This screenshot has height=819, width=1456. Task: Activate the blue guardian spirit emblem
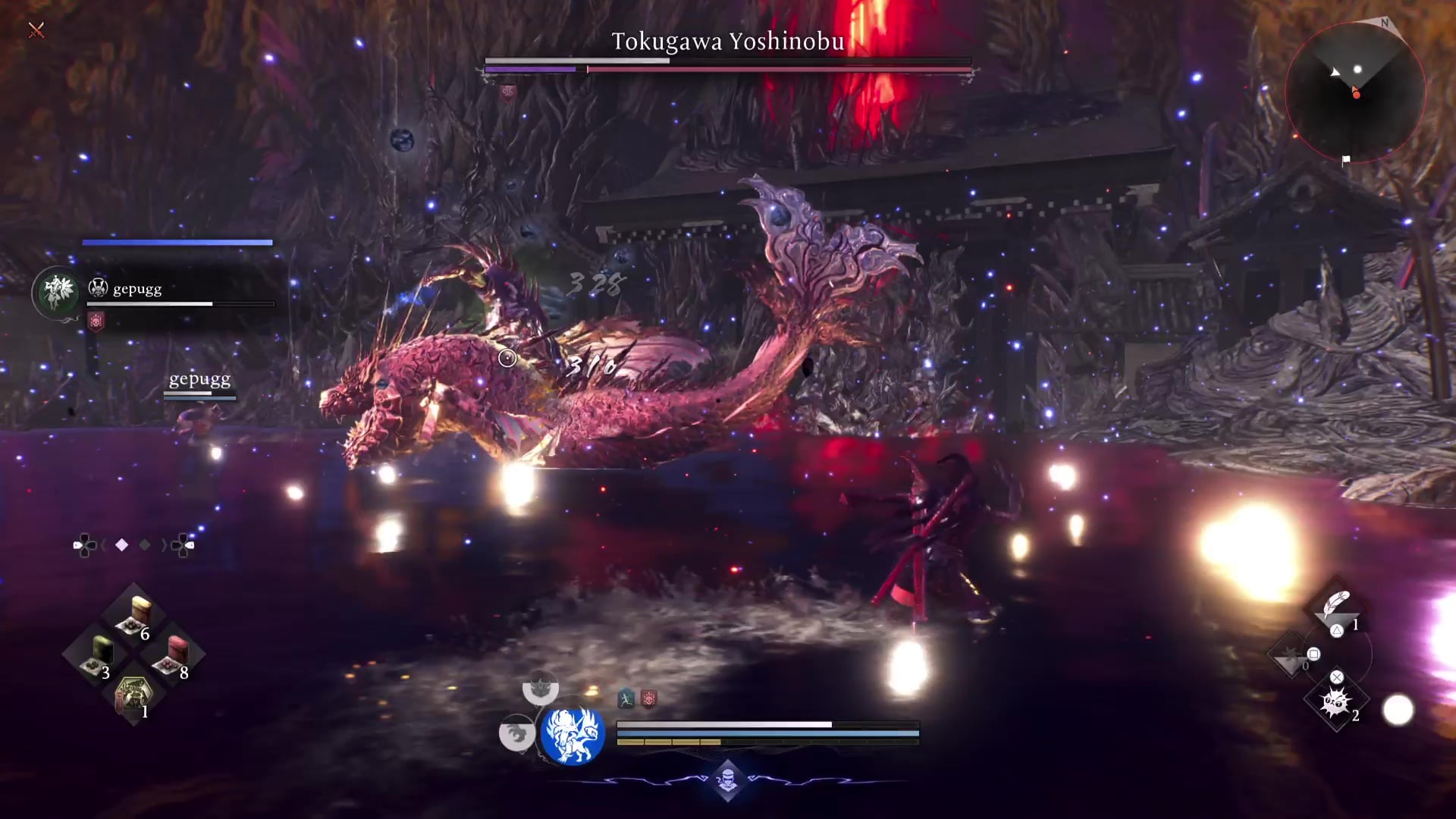pos(573,734)
